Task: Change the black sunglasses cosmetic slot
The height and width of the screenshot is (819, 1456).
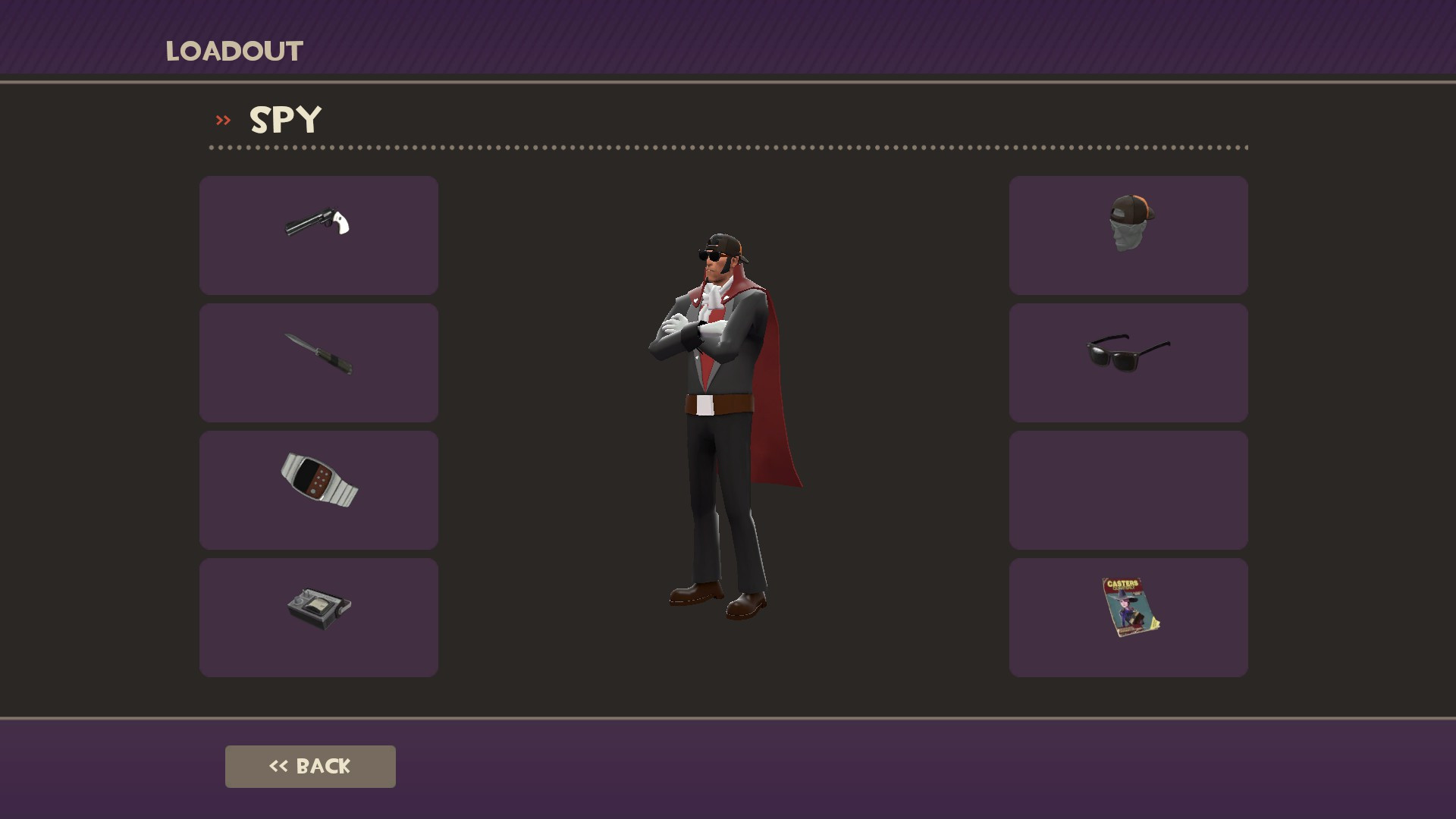Action: point(1128,362)
